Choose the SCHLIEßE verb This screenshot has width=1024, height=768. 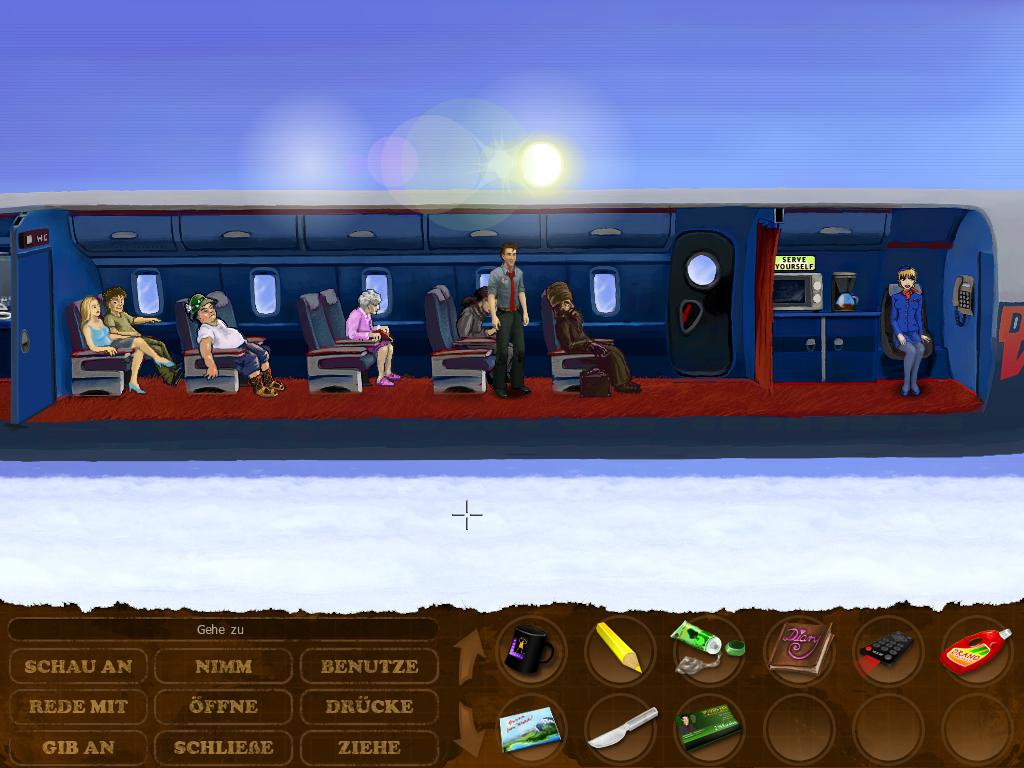click(223, 747)
